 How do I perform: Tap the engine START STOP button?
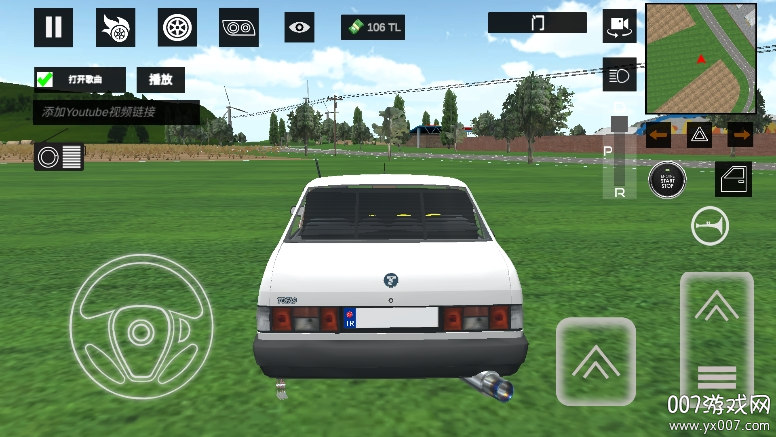pos(665,180)
